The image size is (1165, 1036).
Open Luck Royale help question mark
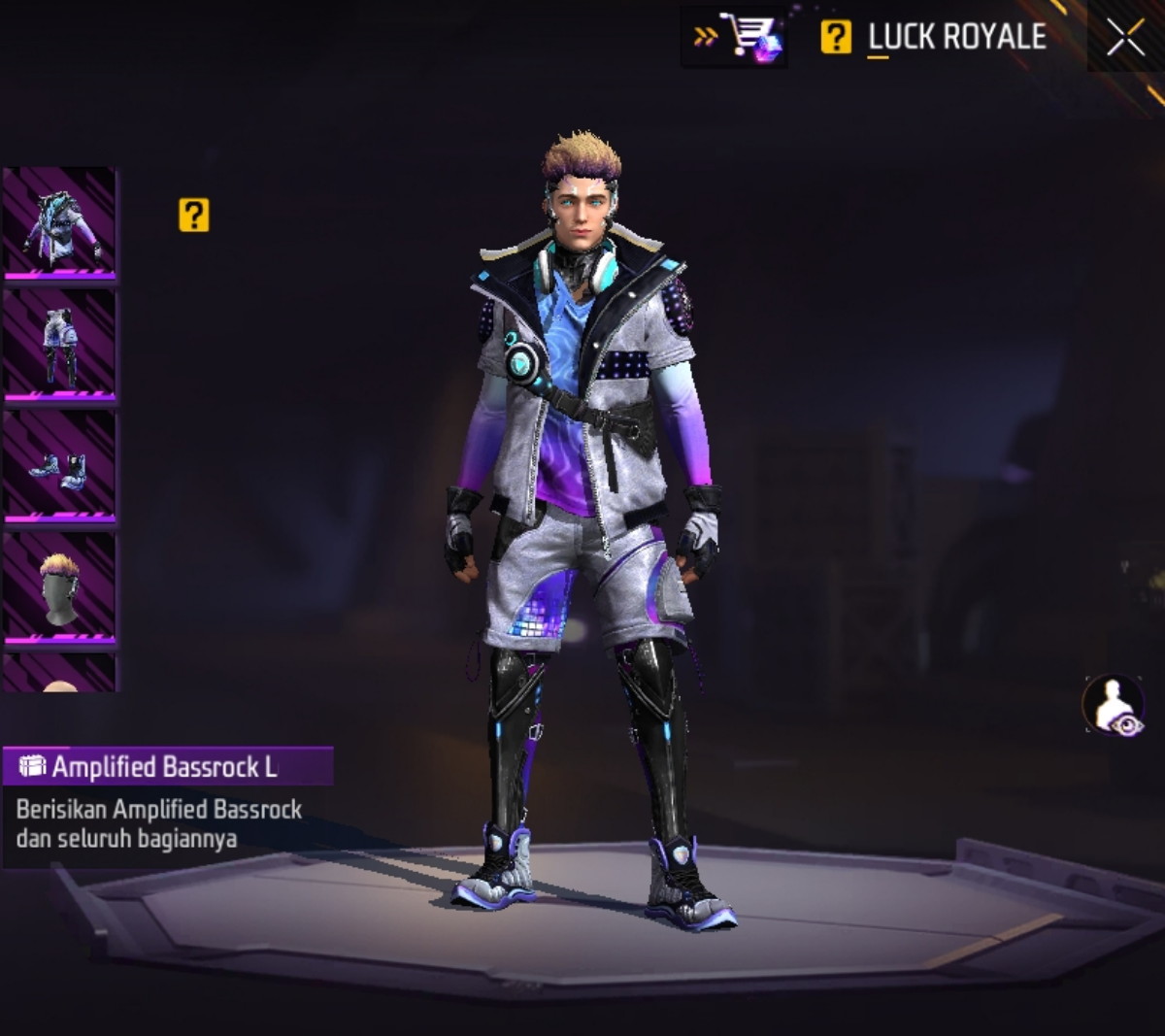coord(836,38)
